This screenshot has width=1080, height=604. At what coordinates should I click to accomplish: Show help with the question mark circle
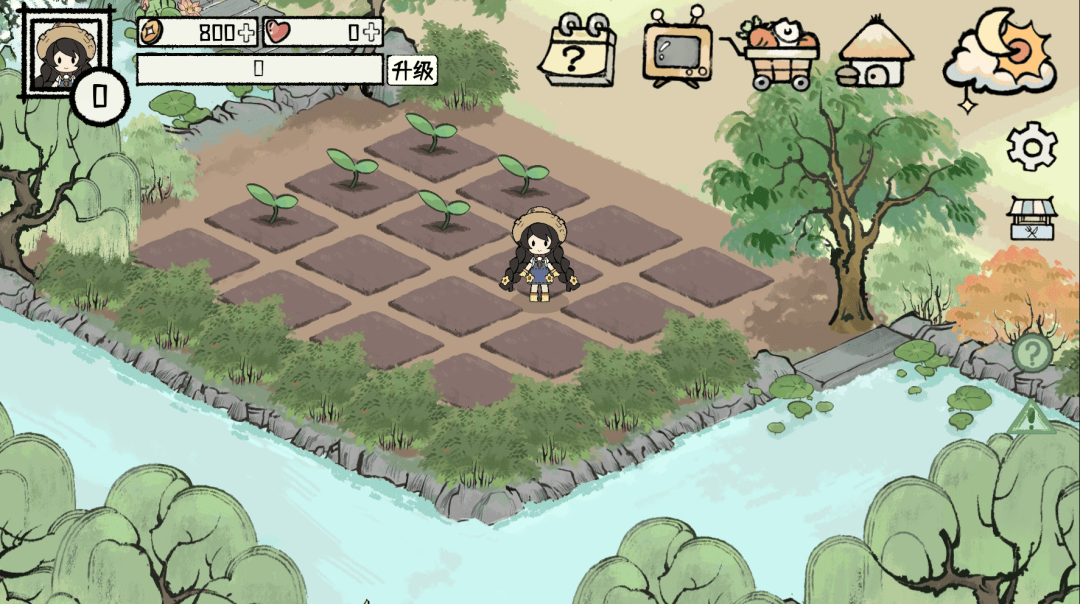(1032, 352)
